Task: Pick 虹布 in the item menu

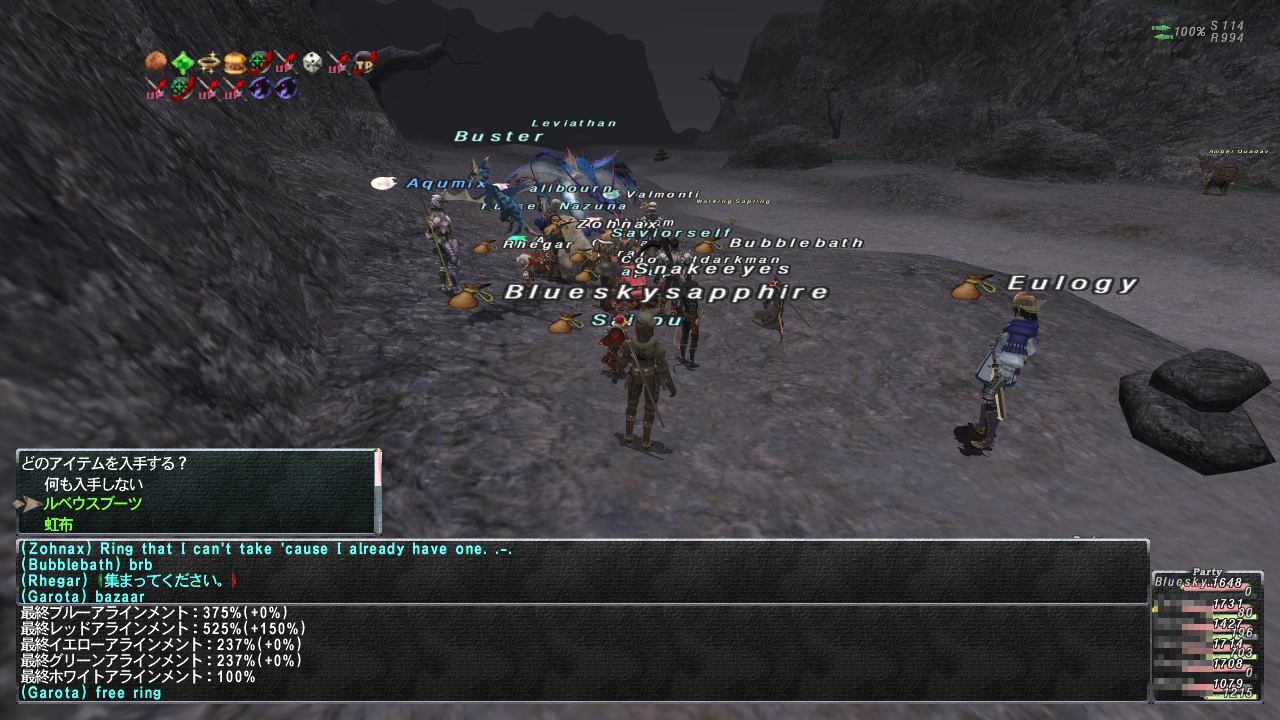Action: (x=58, y=524)
